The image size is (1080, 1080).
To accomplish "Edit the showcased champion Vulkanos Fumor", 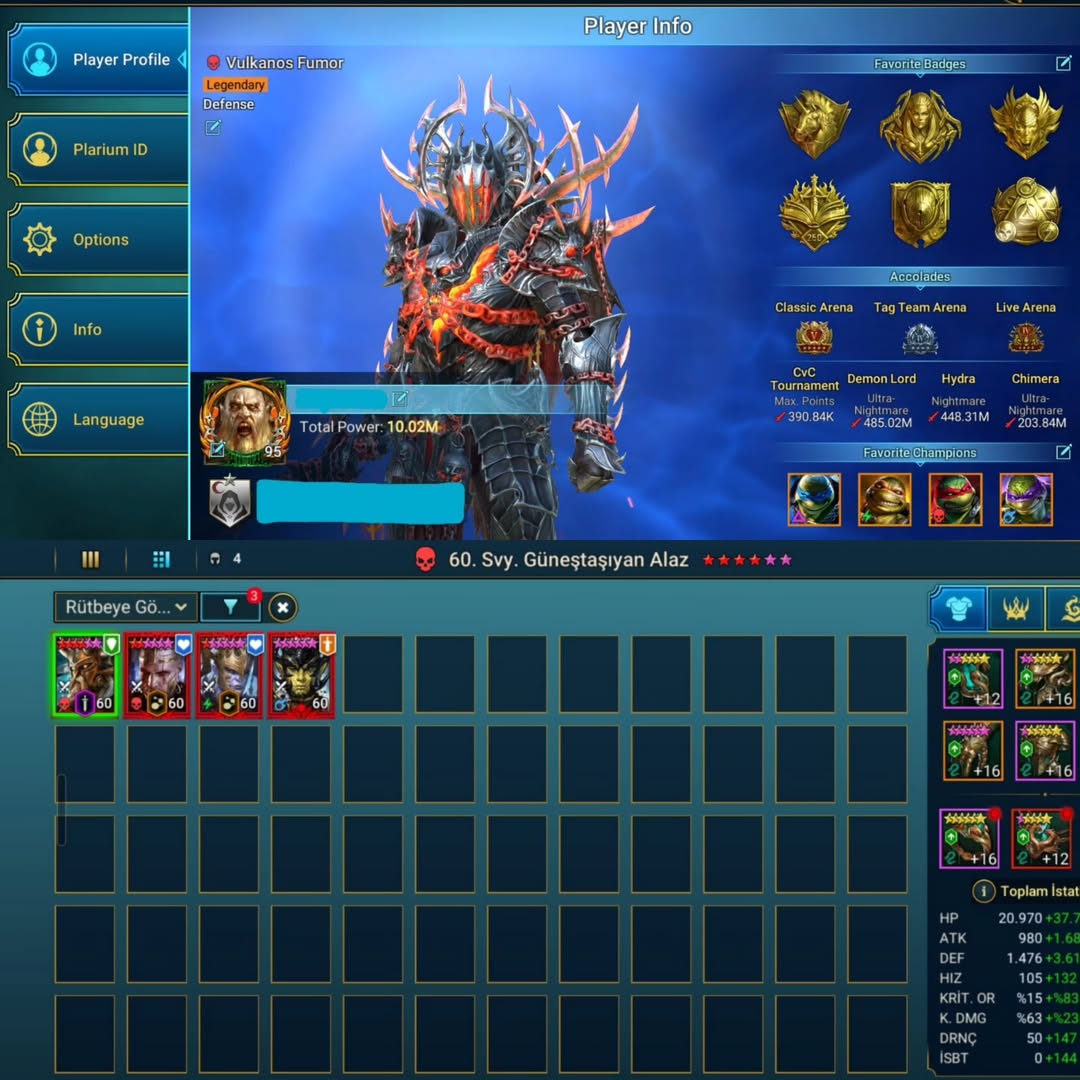I will coord(213,127).
